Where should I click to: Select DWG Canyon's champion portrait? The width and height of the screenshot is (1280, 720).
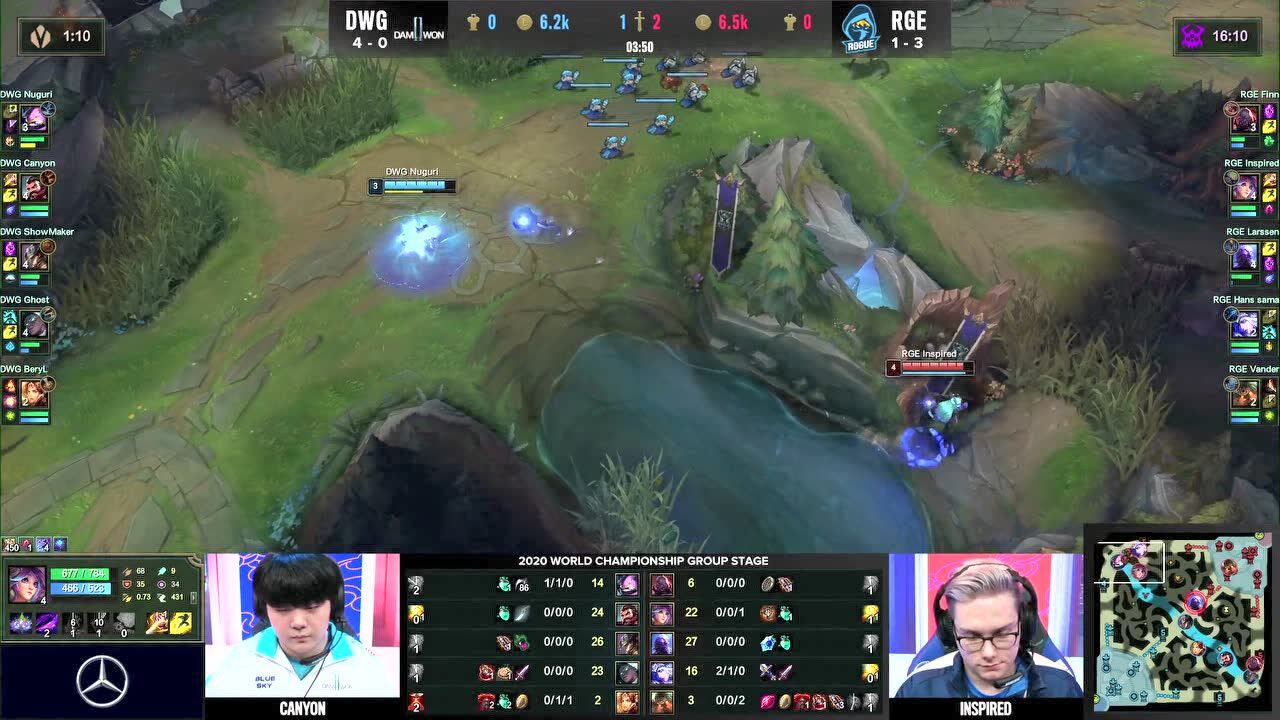pos(35,189)
